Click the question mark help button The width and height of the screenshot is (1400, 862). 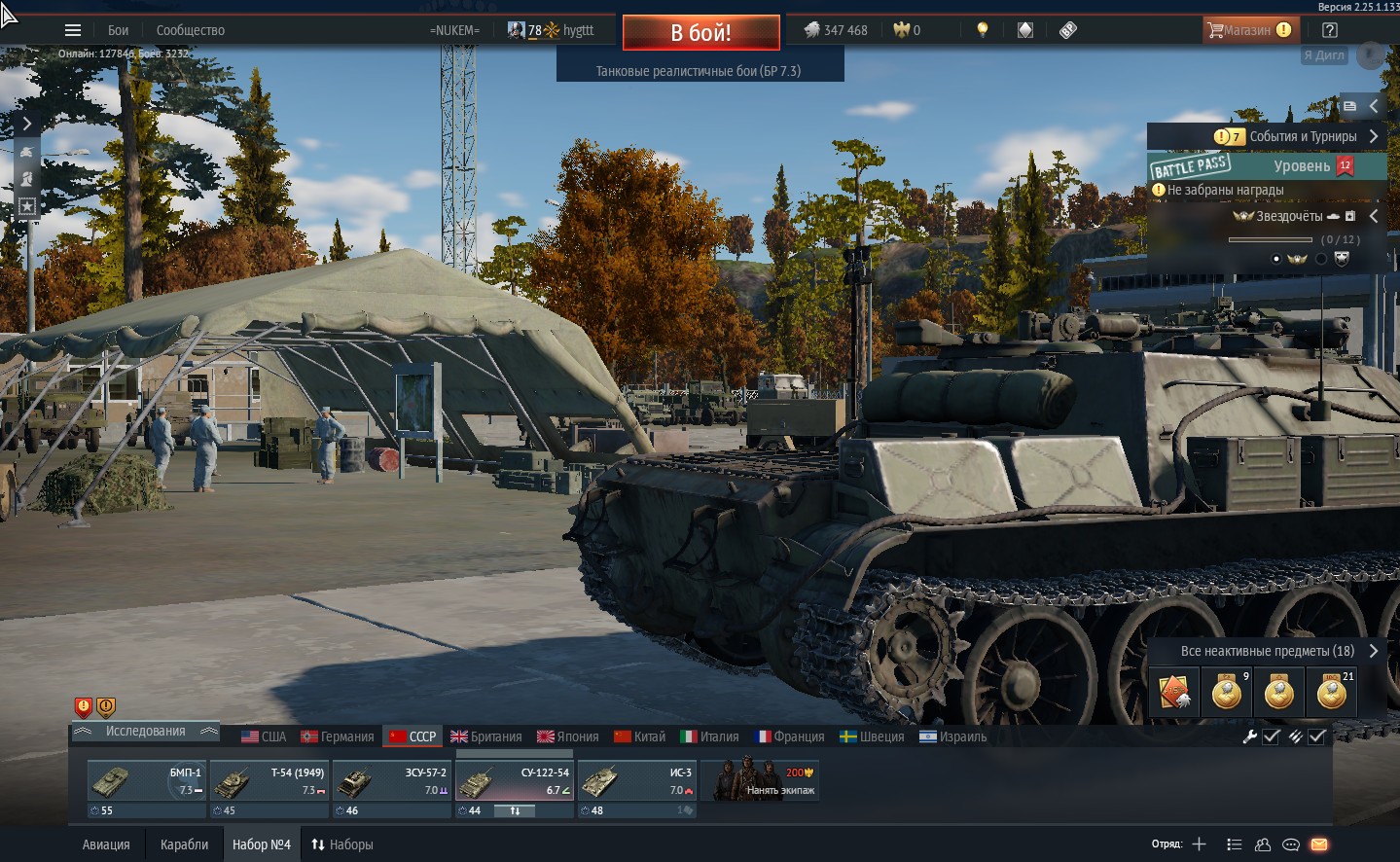pos(1330,30)
